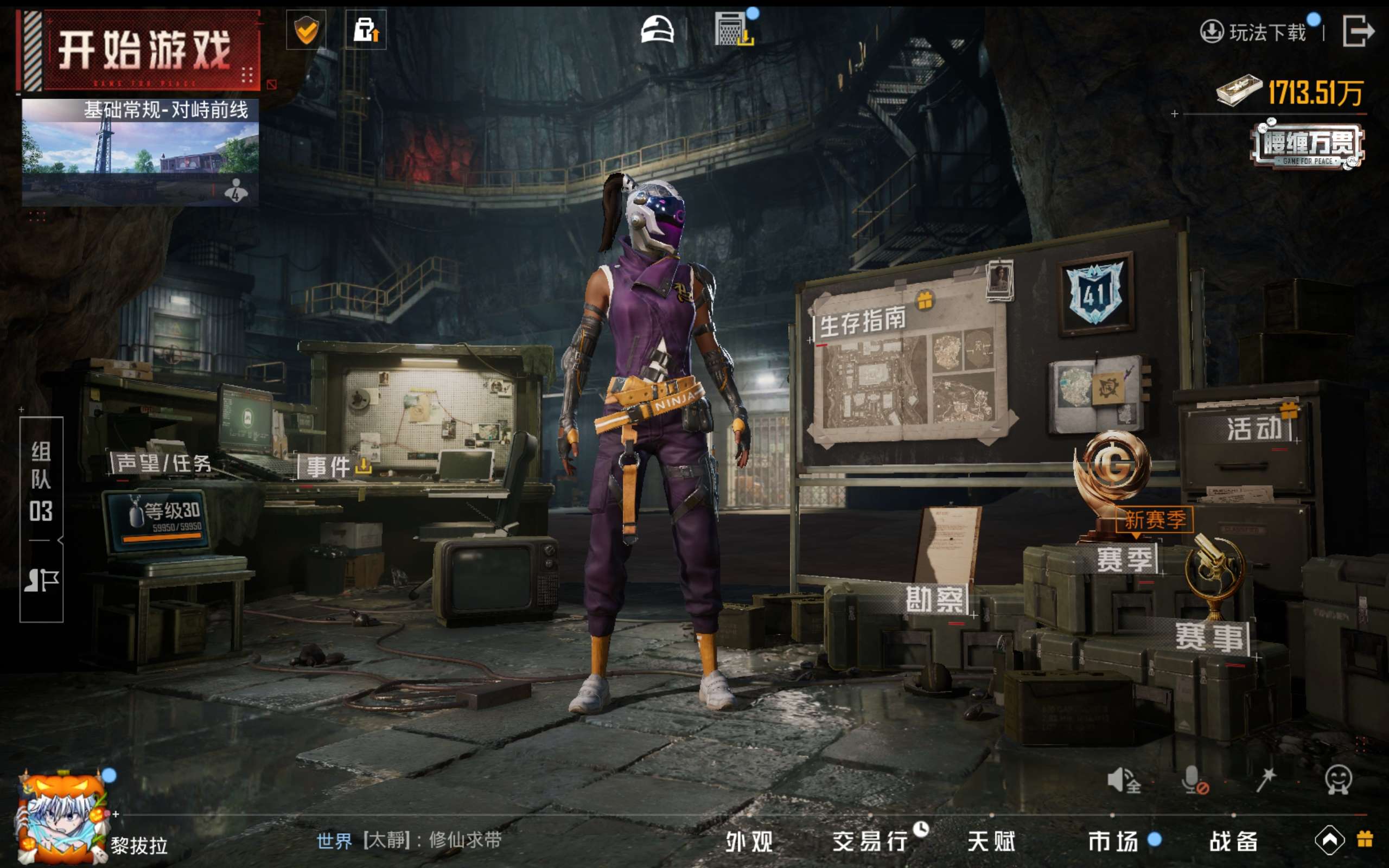Switch to the 外观 appearance tab

click(x=750, y=841)
